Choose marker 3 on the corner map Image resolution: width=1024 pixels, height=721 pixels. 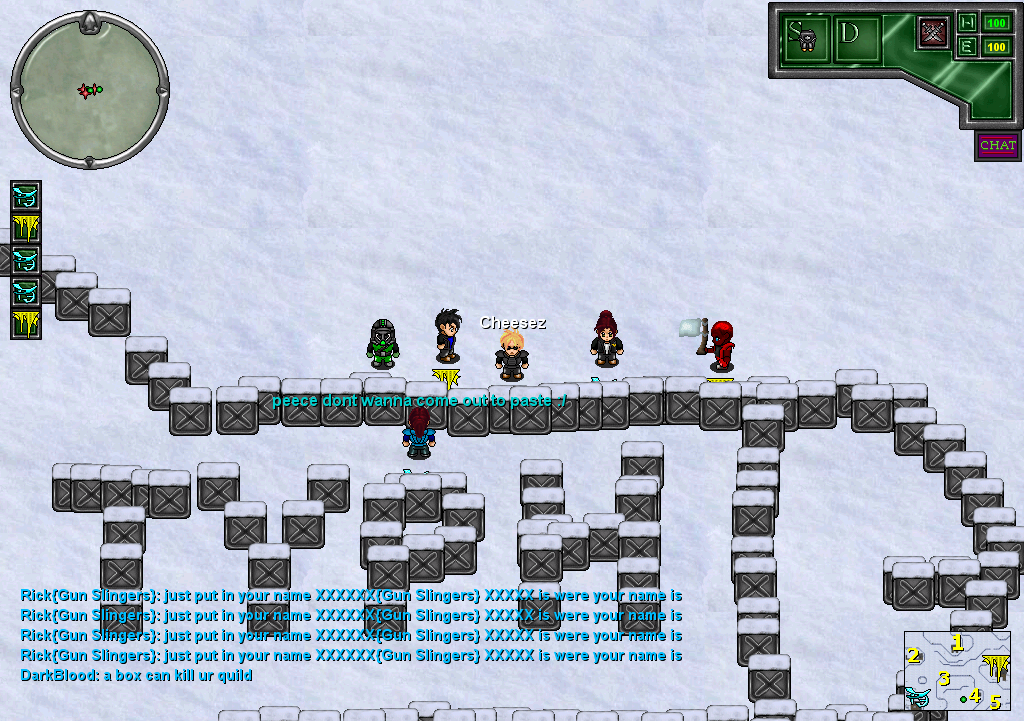coord(944,679)
